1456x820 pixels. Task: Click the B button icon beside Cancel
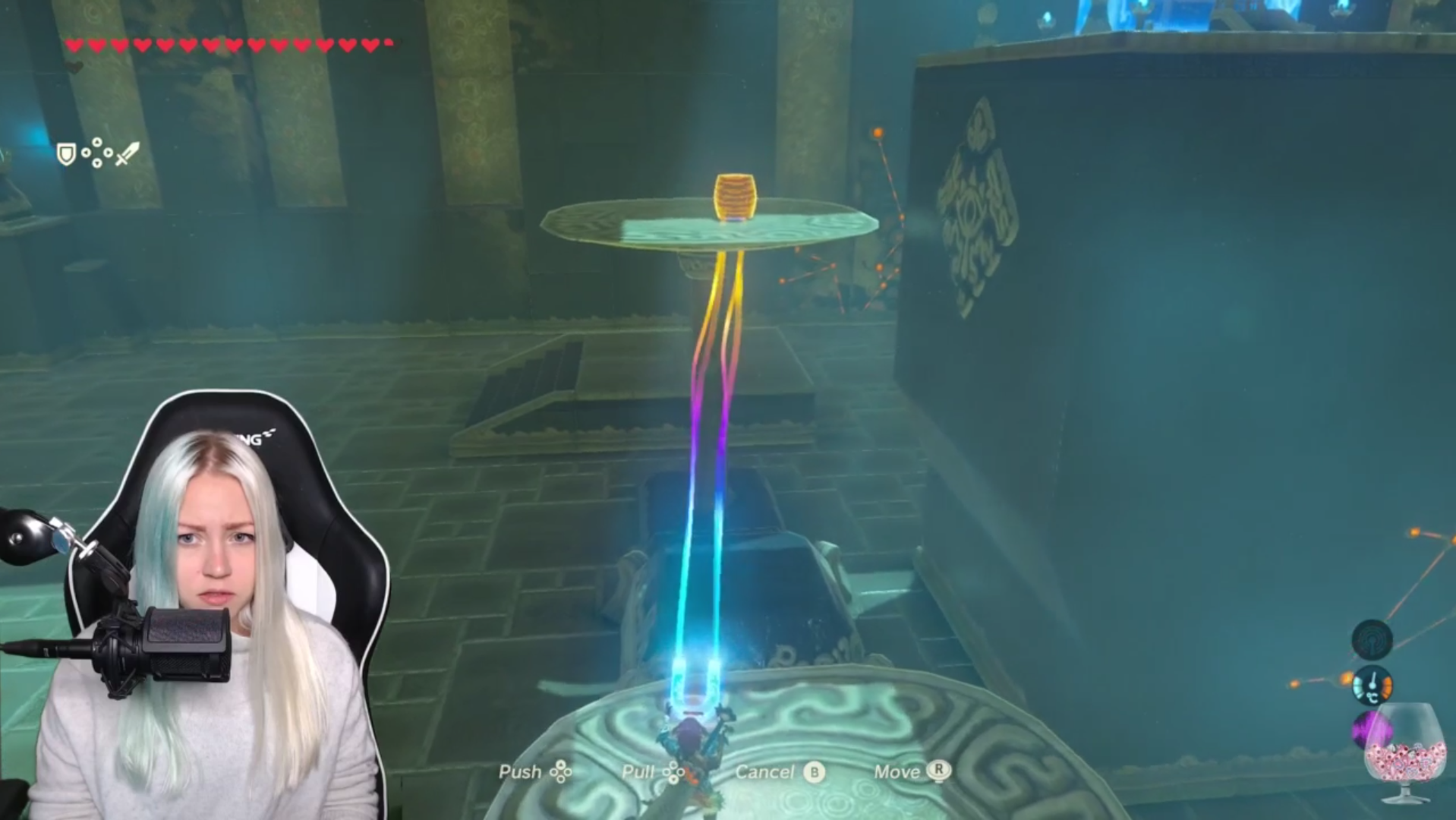point(814,771)
